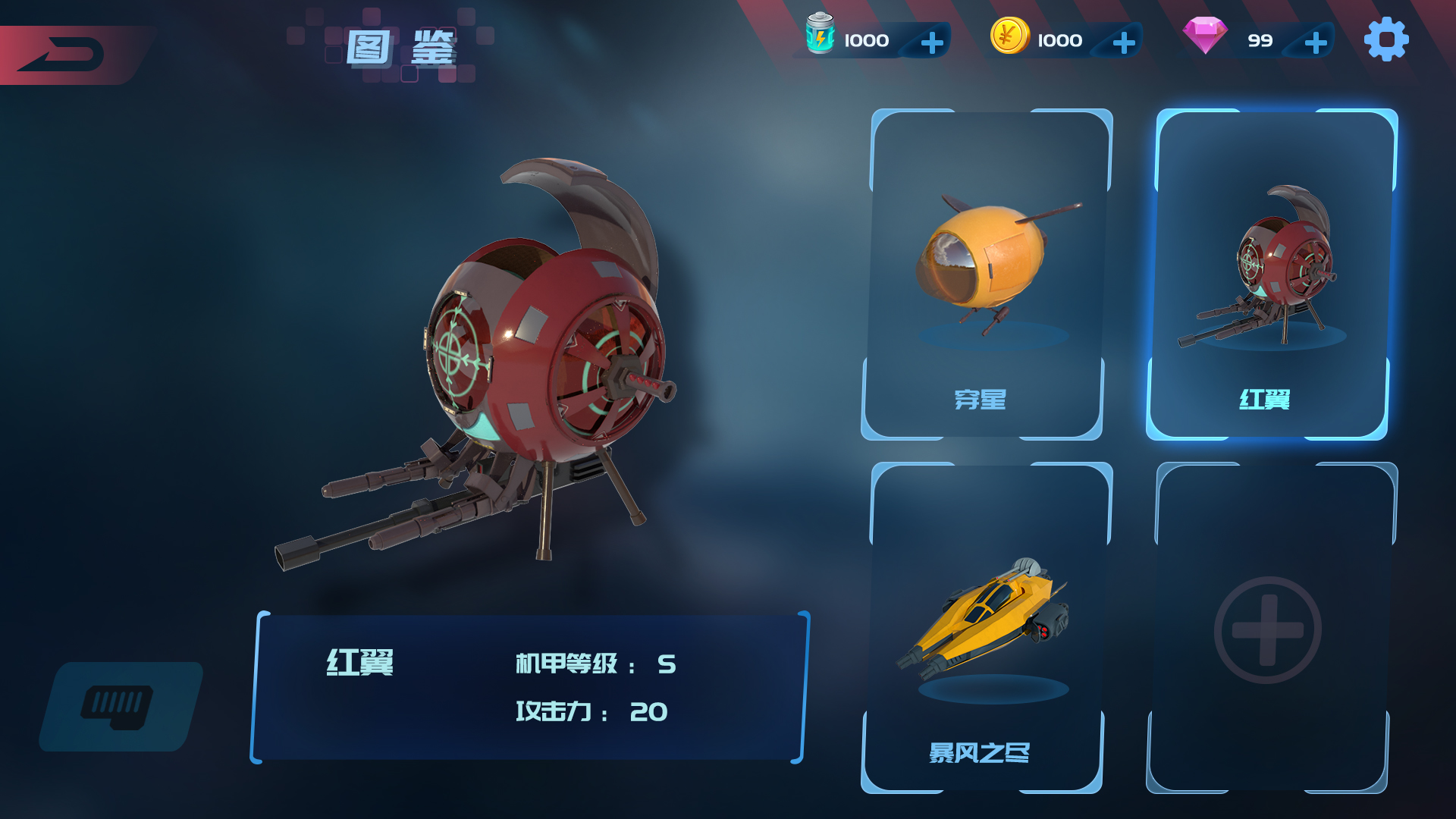This screenshot has width=1456, height=819.
Task: Open the memory-card button at bottom left
Action: coord(120,707)
